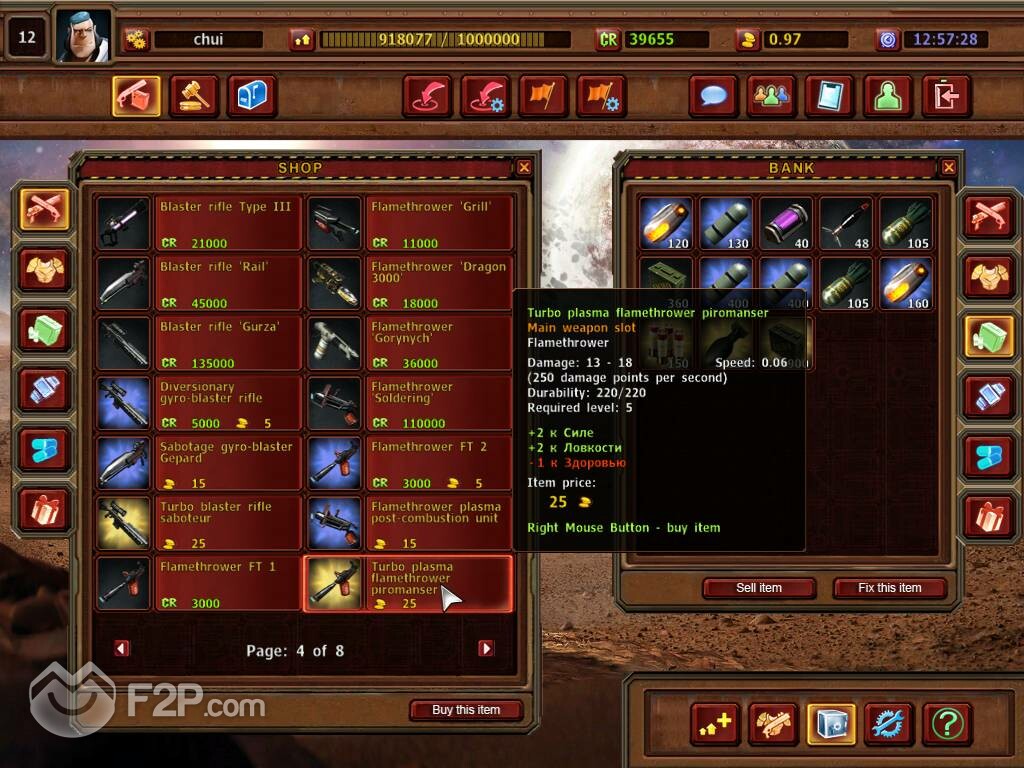The width and height of the screenshot is (1024, 768).
Task: Select Flamethrower FT 1 listing
Action: (x=198, y=583)
